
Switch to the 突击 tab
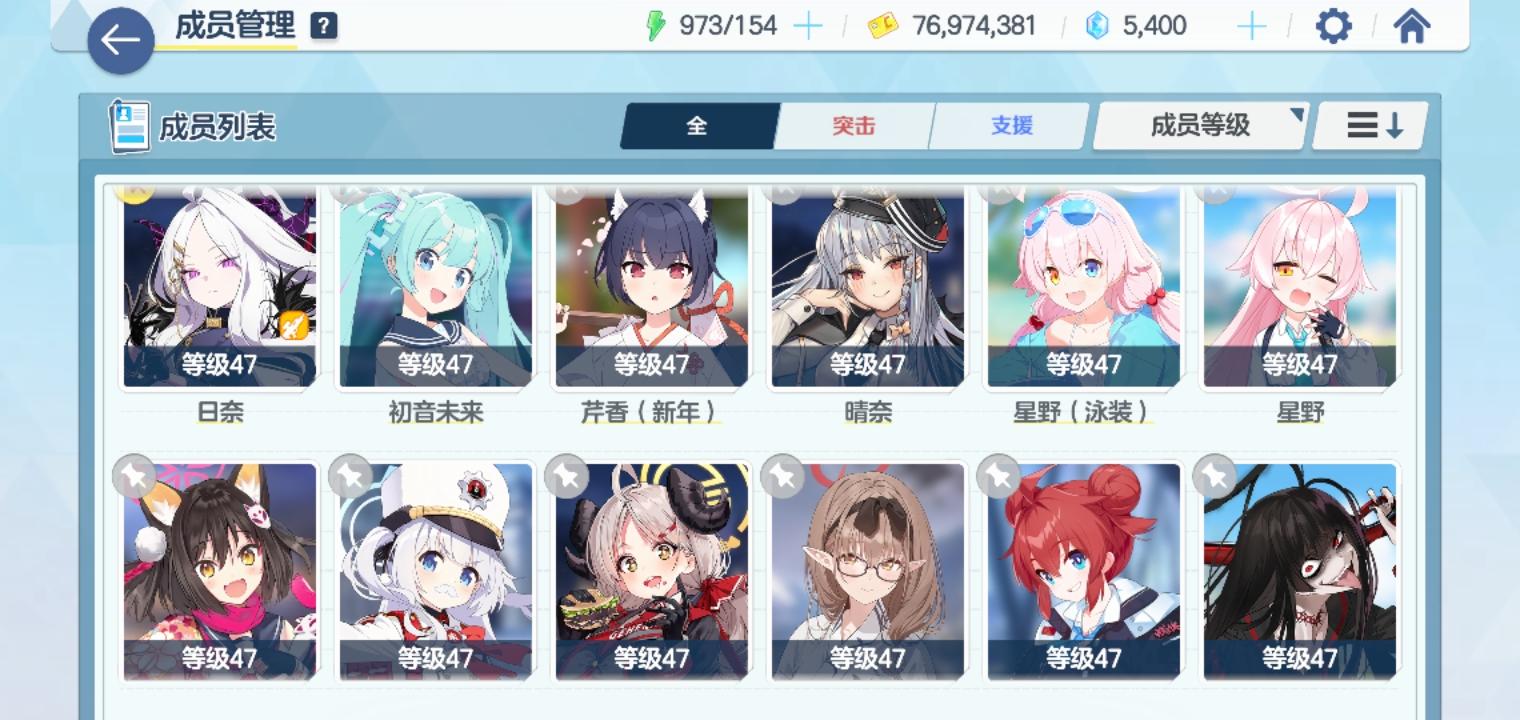[853, 125]
